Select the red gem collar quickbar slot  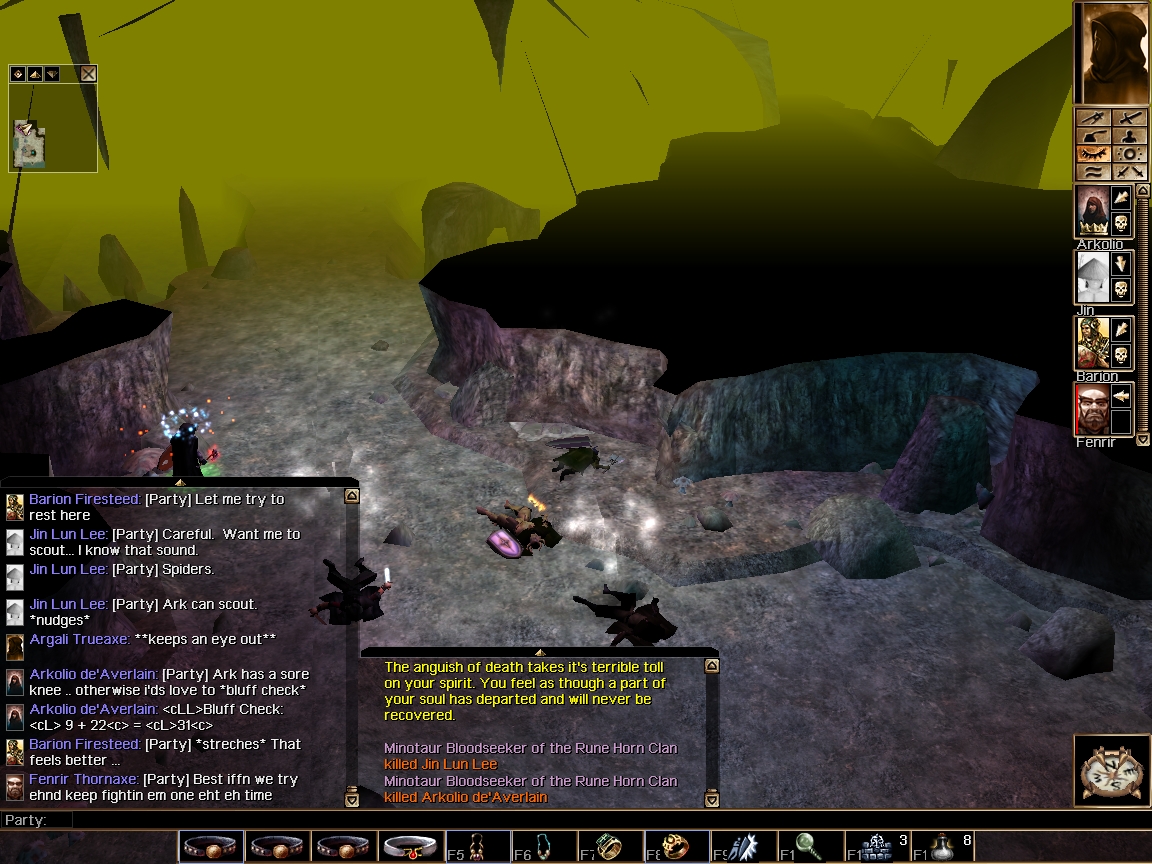click(410, 847)
